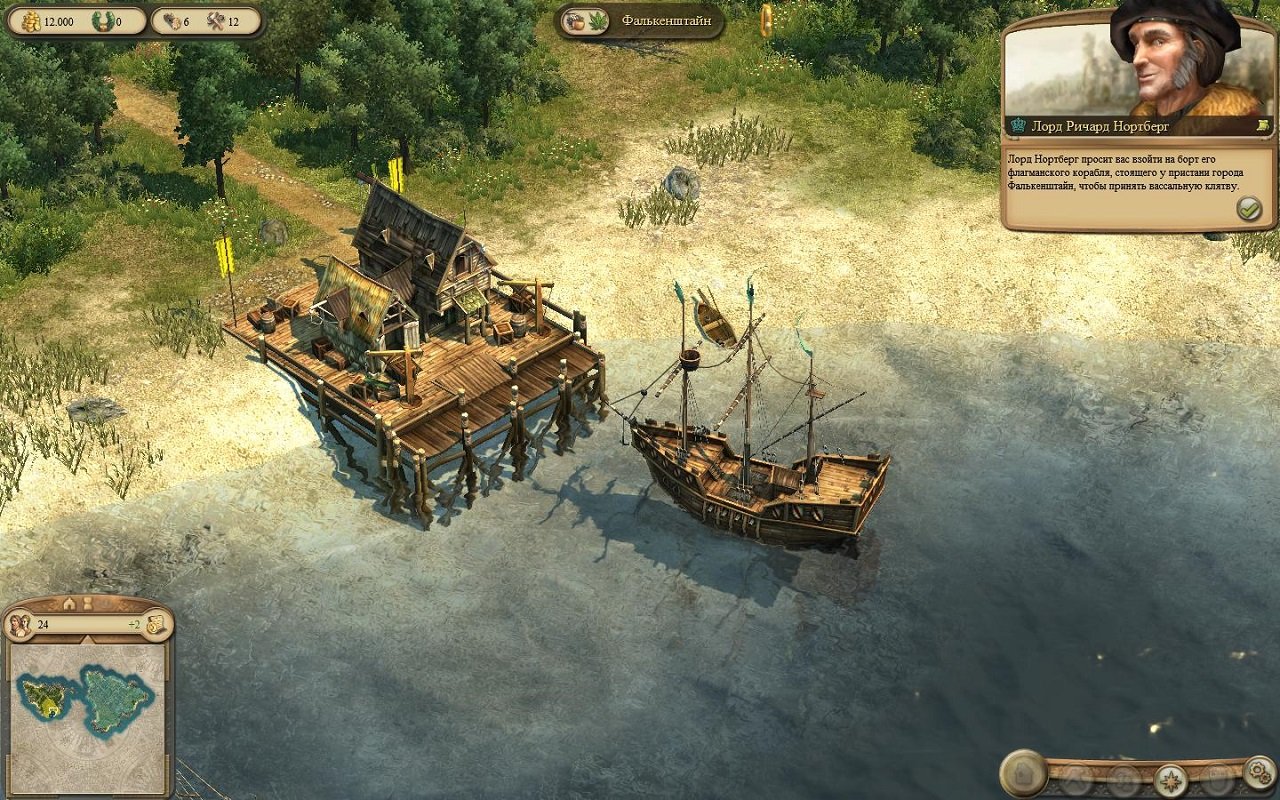Toggle the house filter above the minimap
The width and height of the screenshot is (1280, 800).
(69, 605)
